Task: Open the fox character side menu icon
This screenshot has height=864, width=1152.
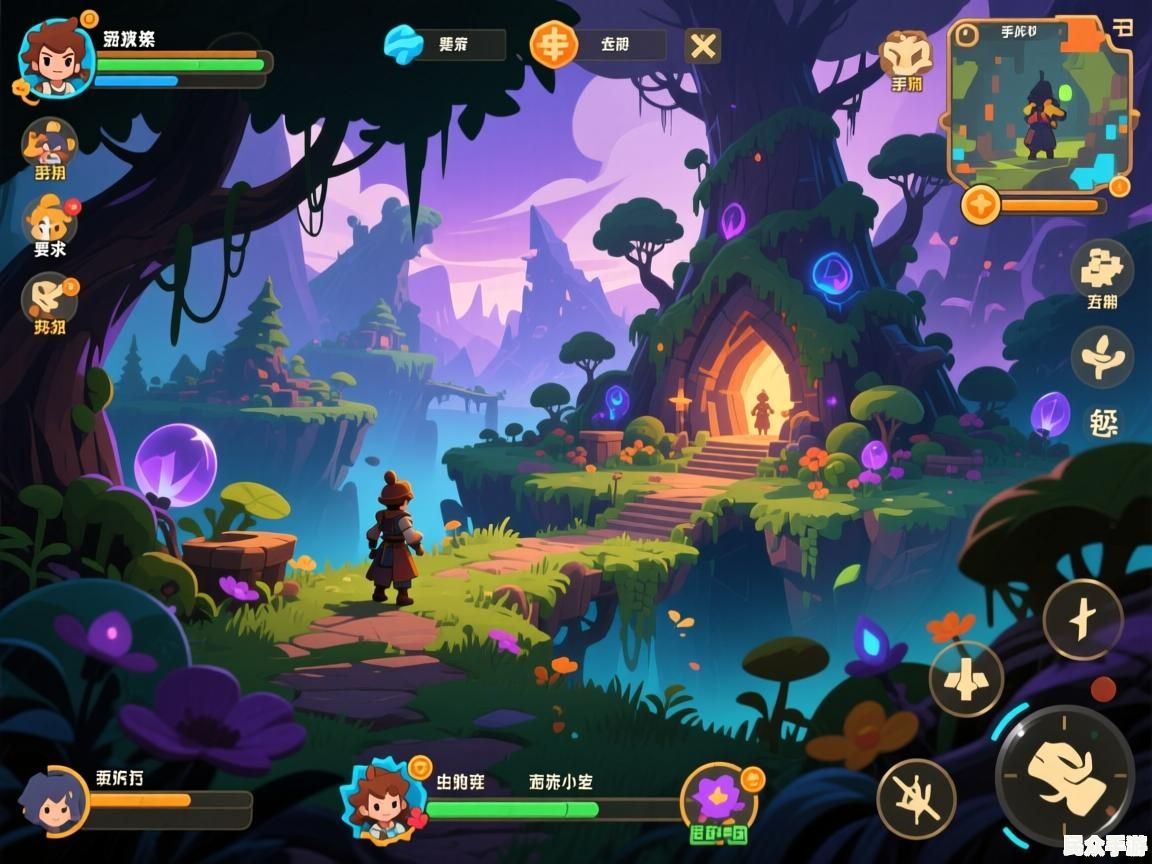Action: coord(49,143)
